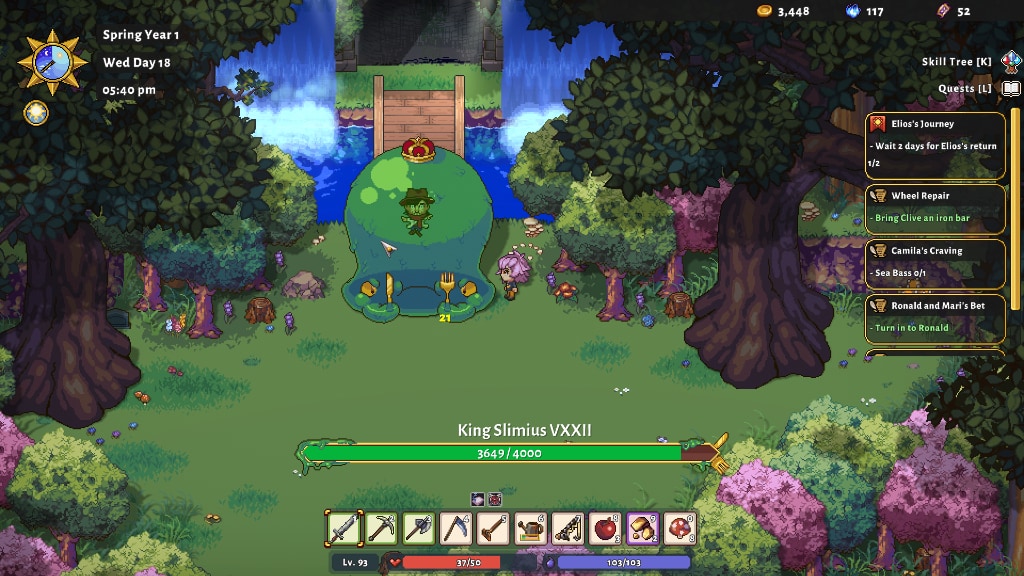The image size is (1024, 576).
Task: Pick the hoe in the hotbar
Action: pyautogui.click(x=493, y=527)
